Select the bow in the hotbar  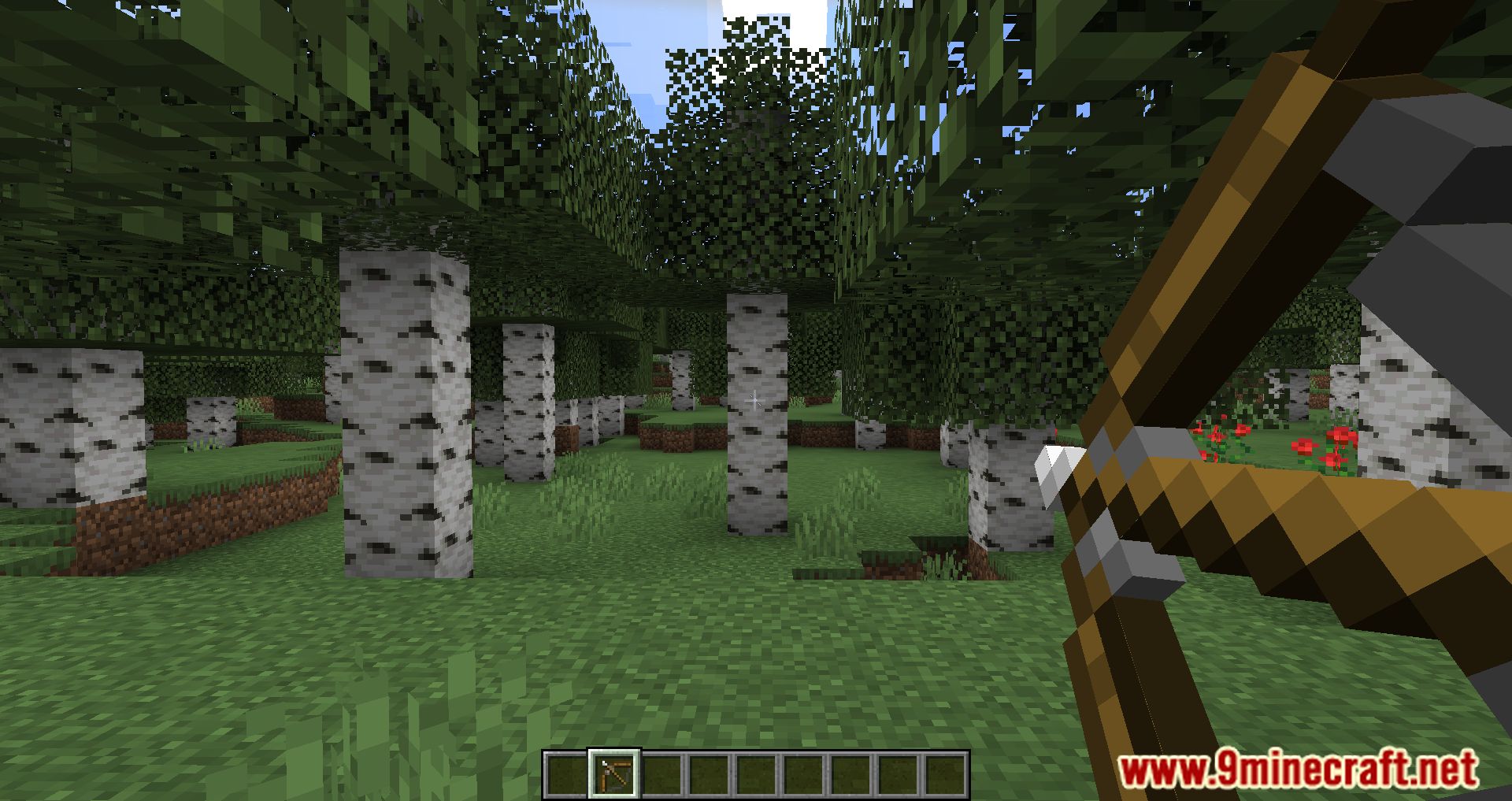614,773
